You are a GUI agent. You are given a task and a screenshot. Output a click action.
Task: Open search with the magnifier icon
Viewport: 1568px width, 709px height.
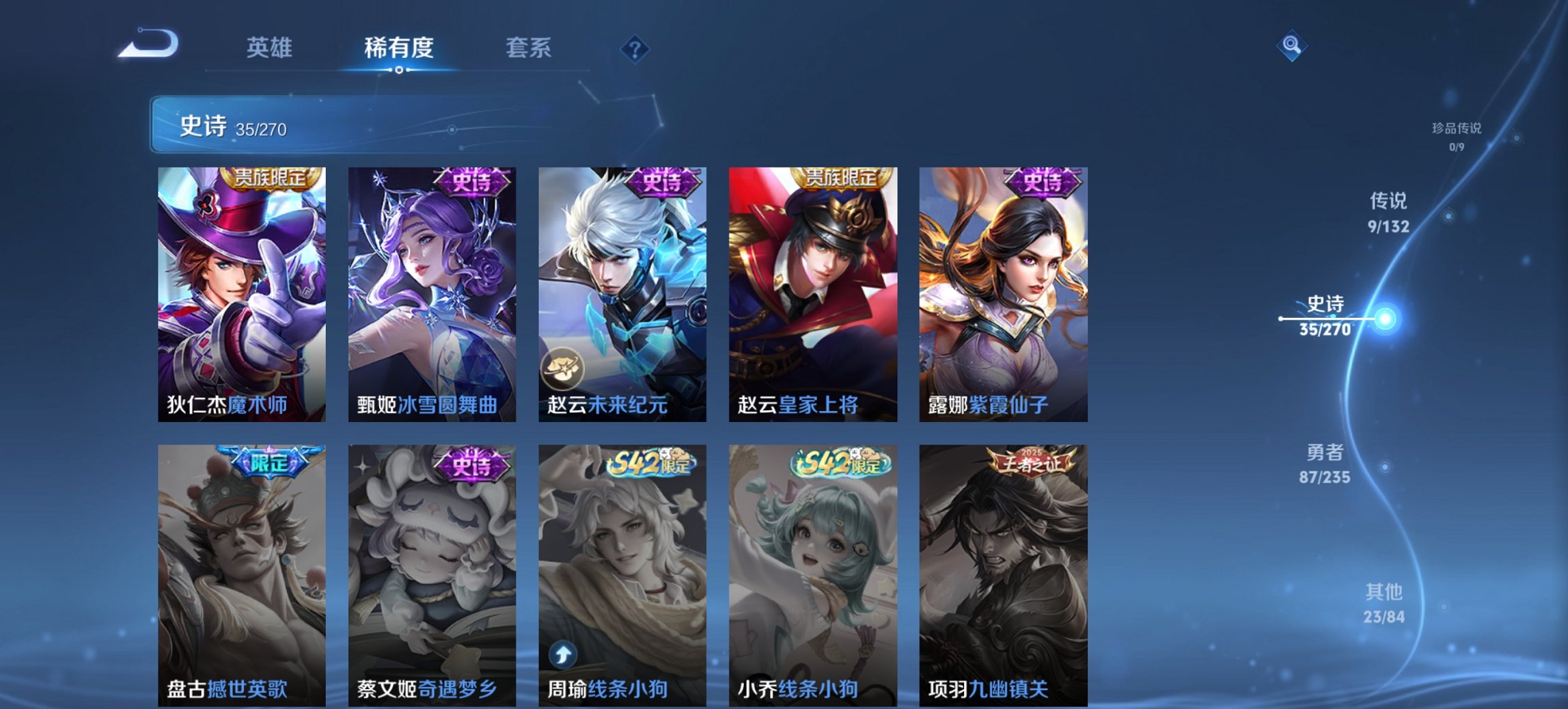1291,46
